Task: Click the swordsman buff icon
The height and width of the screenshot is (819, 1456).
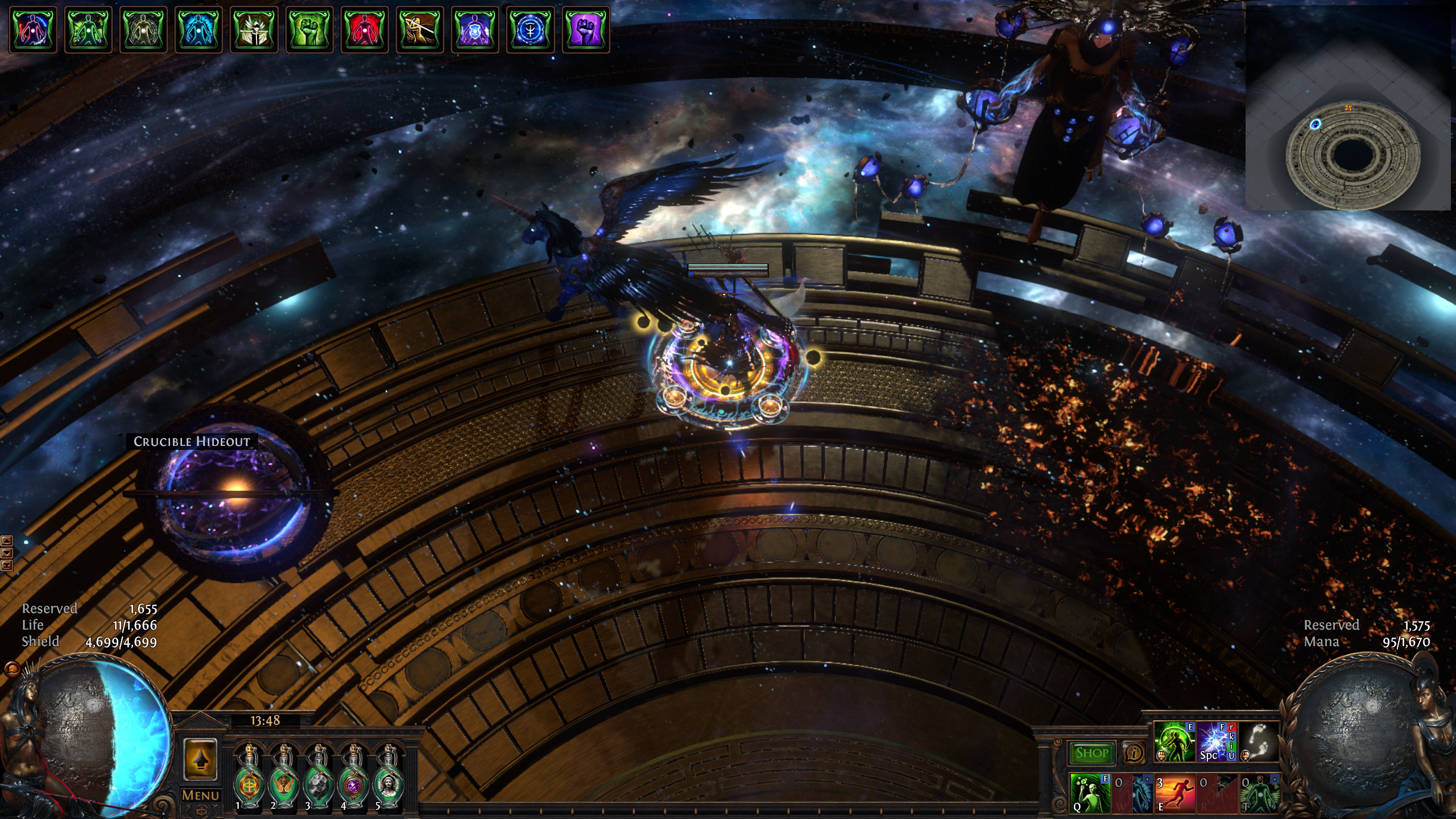Action: click(x=420, y=30)
